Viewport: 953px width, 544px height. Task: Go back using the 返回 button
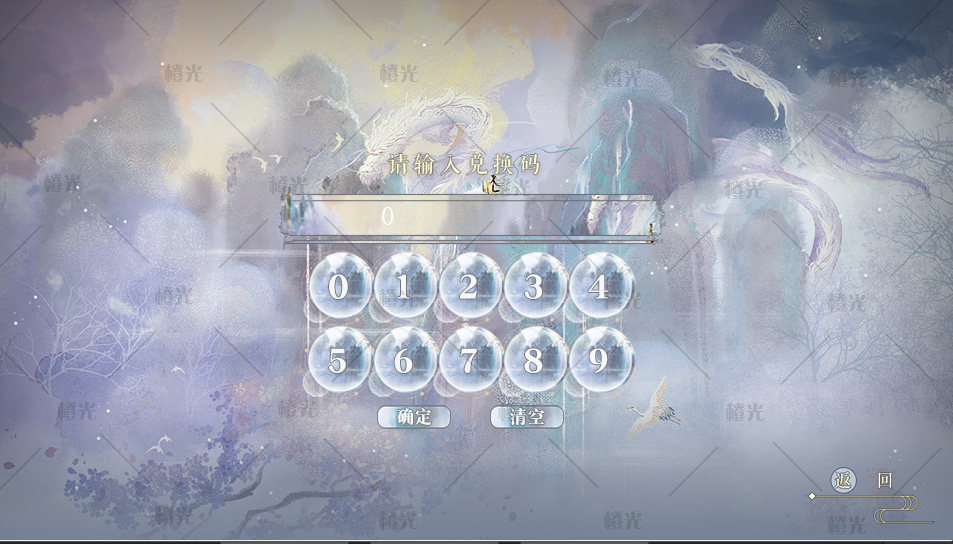click(863, 481)
